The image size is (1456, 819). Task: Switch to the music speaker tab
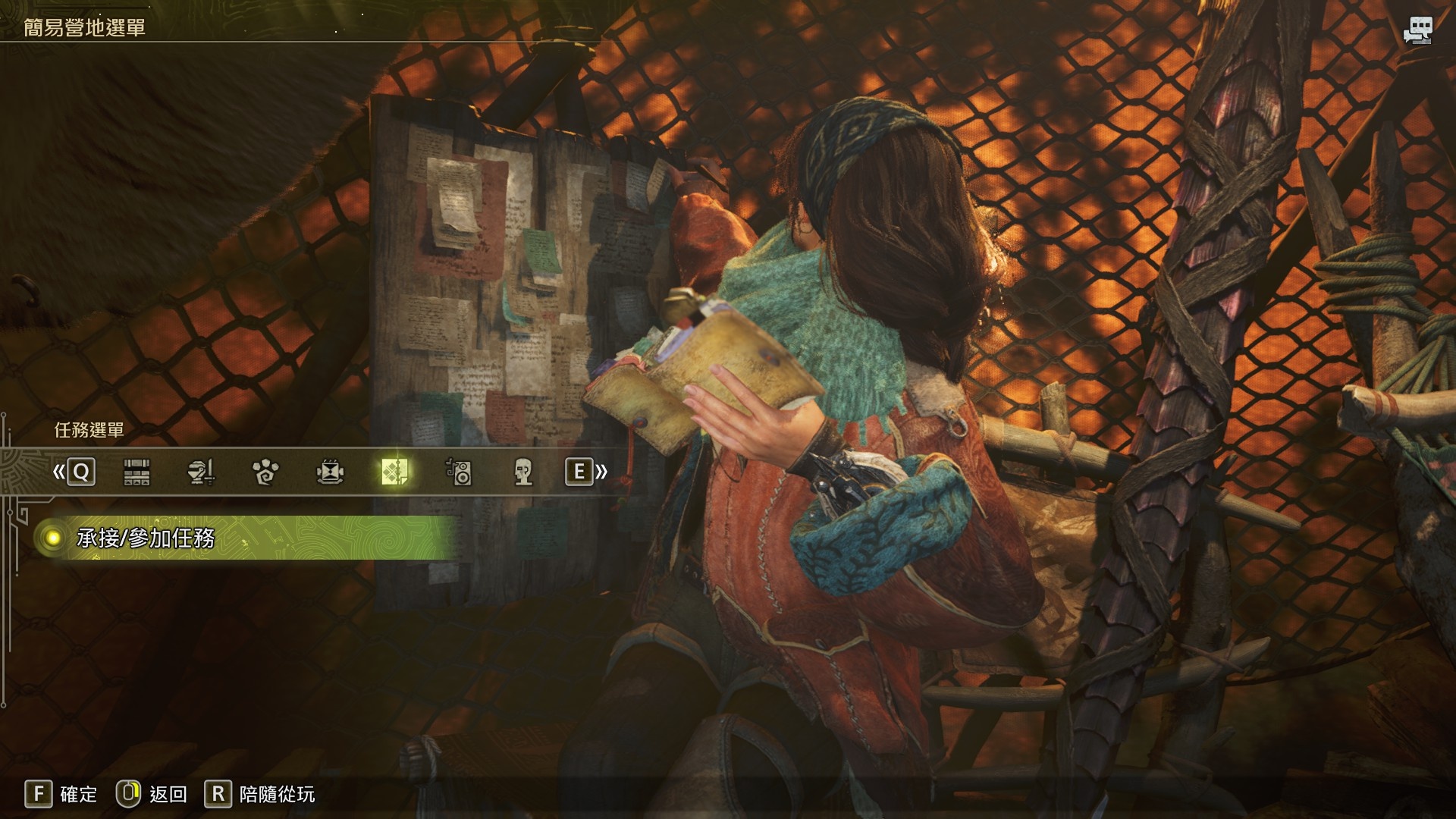pos(459,472)
